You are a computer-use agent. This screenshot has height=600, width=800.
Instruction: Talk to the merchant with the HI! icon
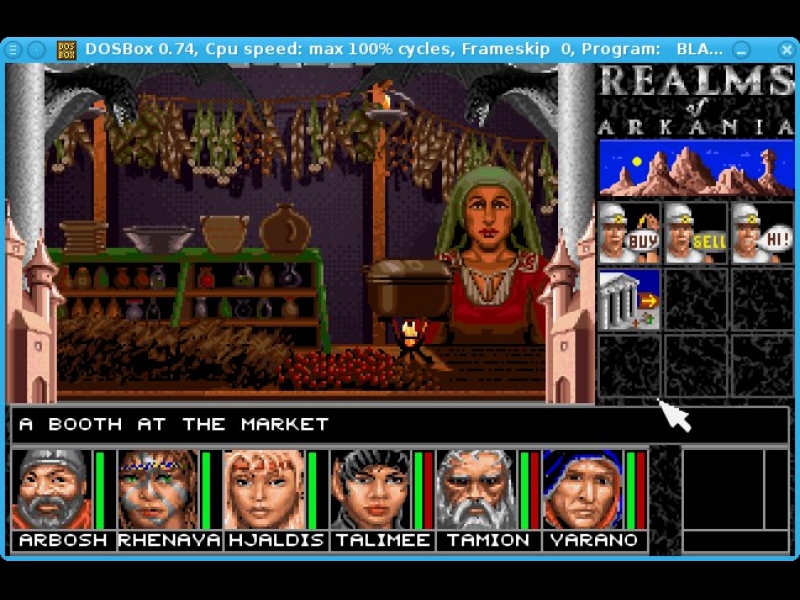761,233
